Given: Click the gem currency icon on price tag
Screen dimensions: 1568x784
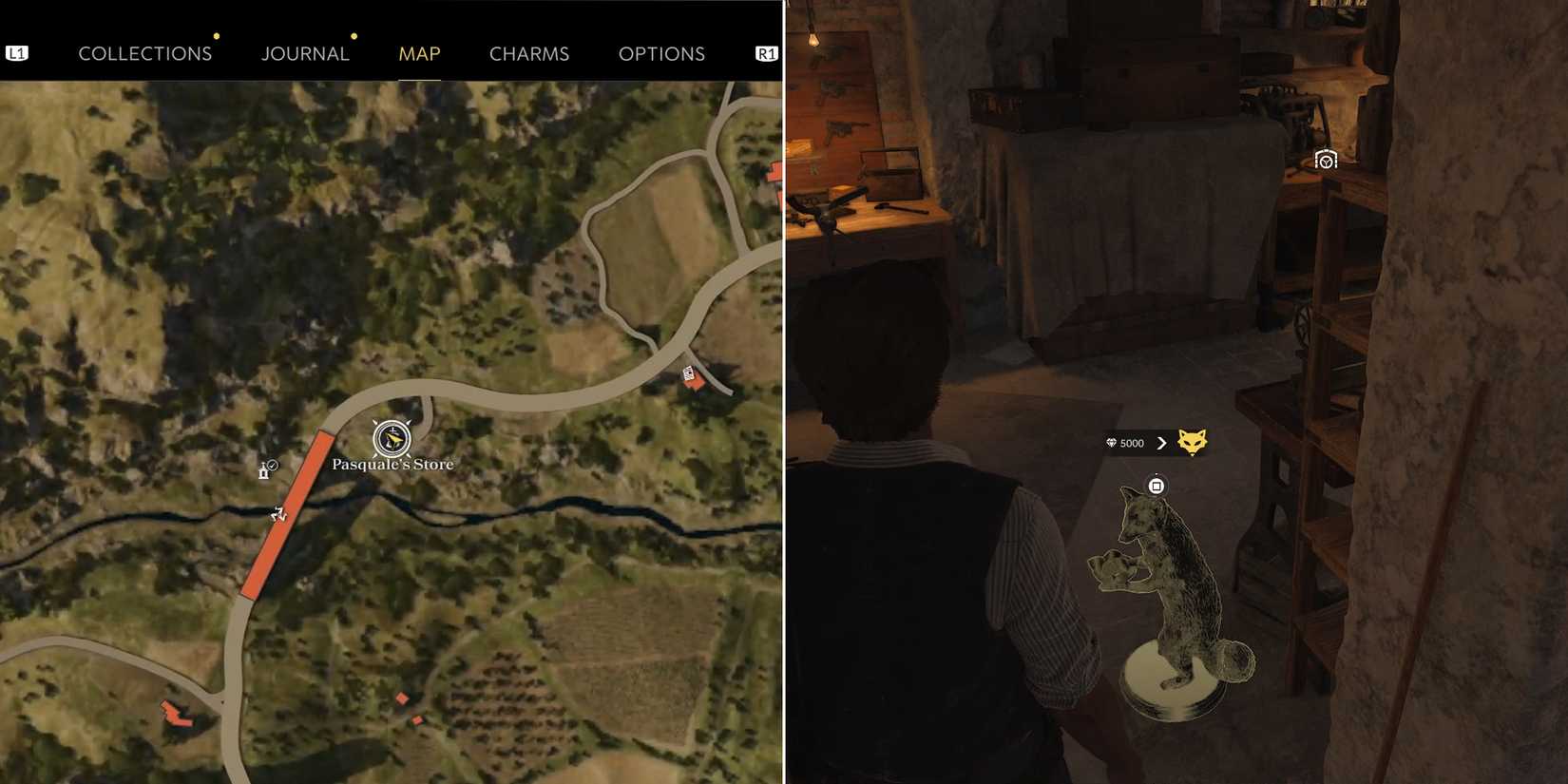Looking at the screenshot, I should coord(1111,442).
